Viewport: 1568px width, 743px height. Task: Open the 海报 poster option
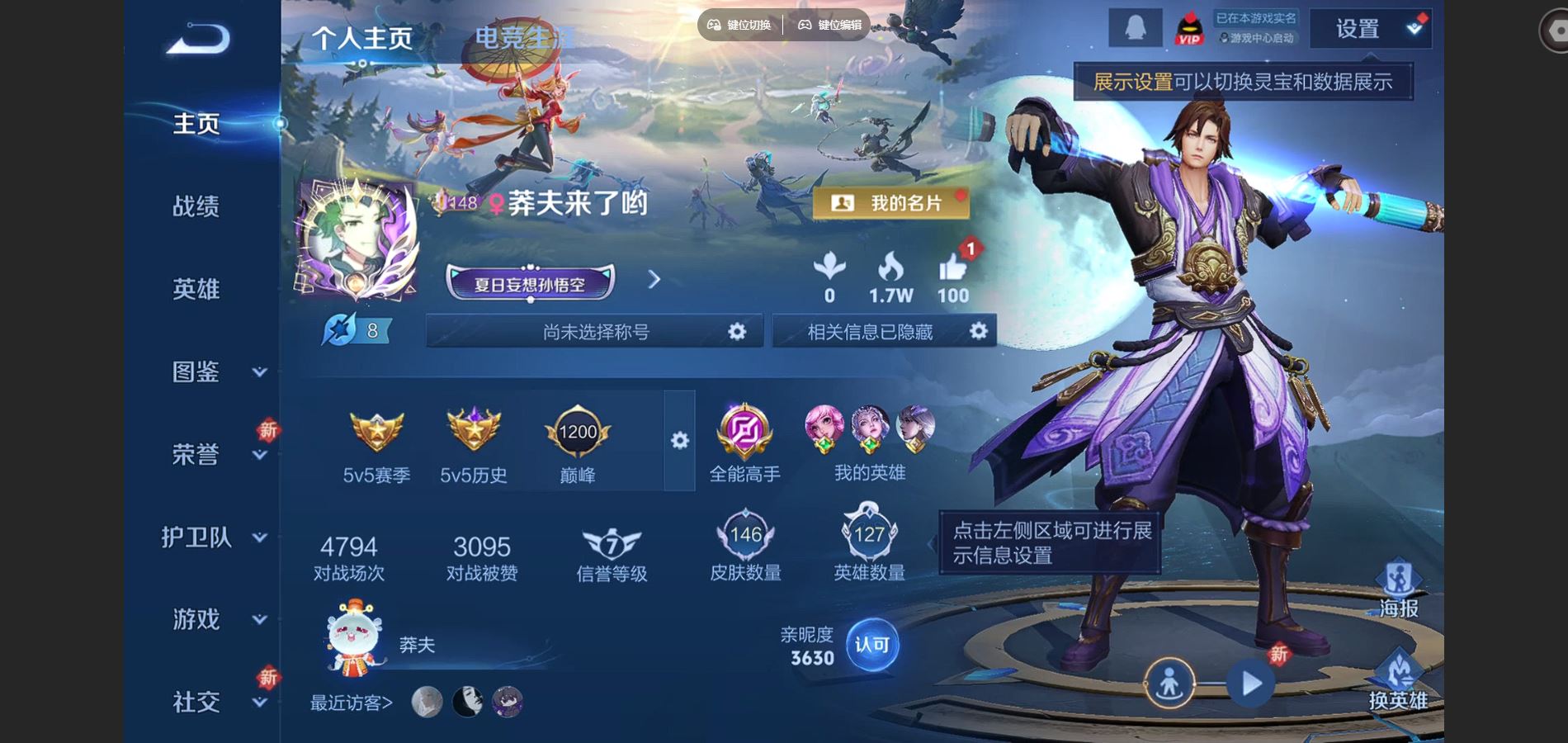coord(1398,589)
